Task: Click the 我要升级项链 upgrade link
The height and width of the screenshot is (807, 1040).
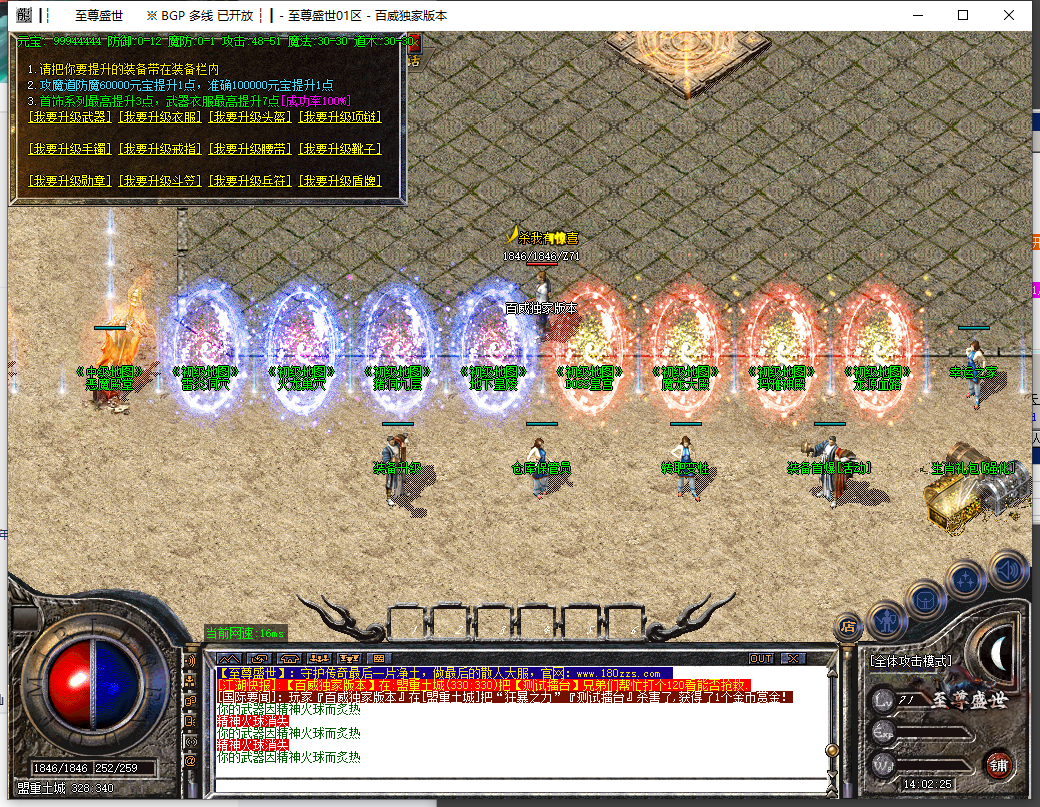Action: 341,117
